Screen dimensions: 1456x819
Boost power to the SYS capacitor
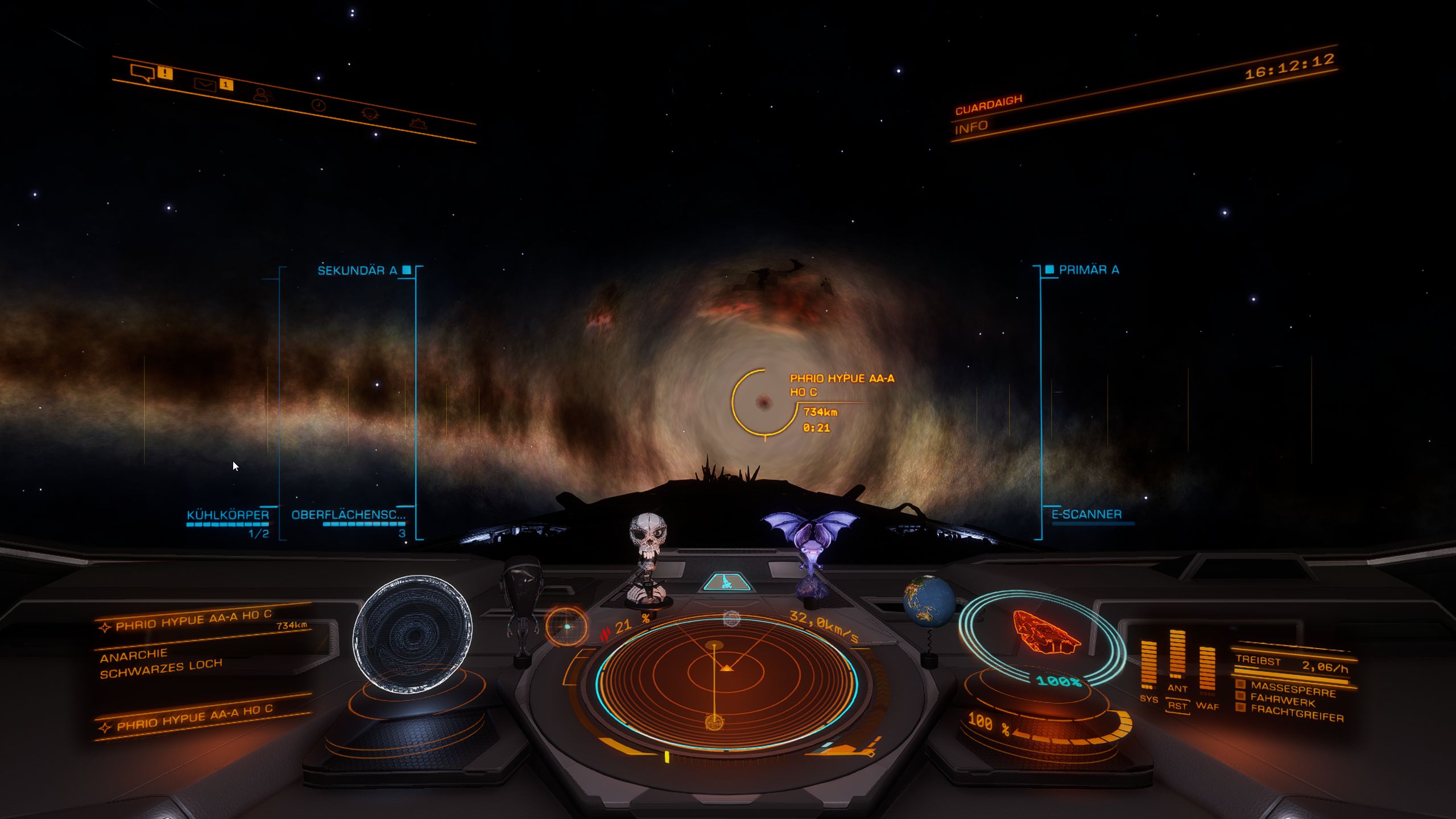[x=1149, y=667]
